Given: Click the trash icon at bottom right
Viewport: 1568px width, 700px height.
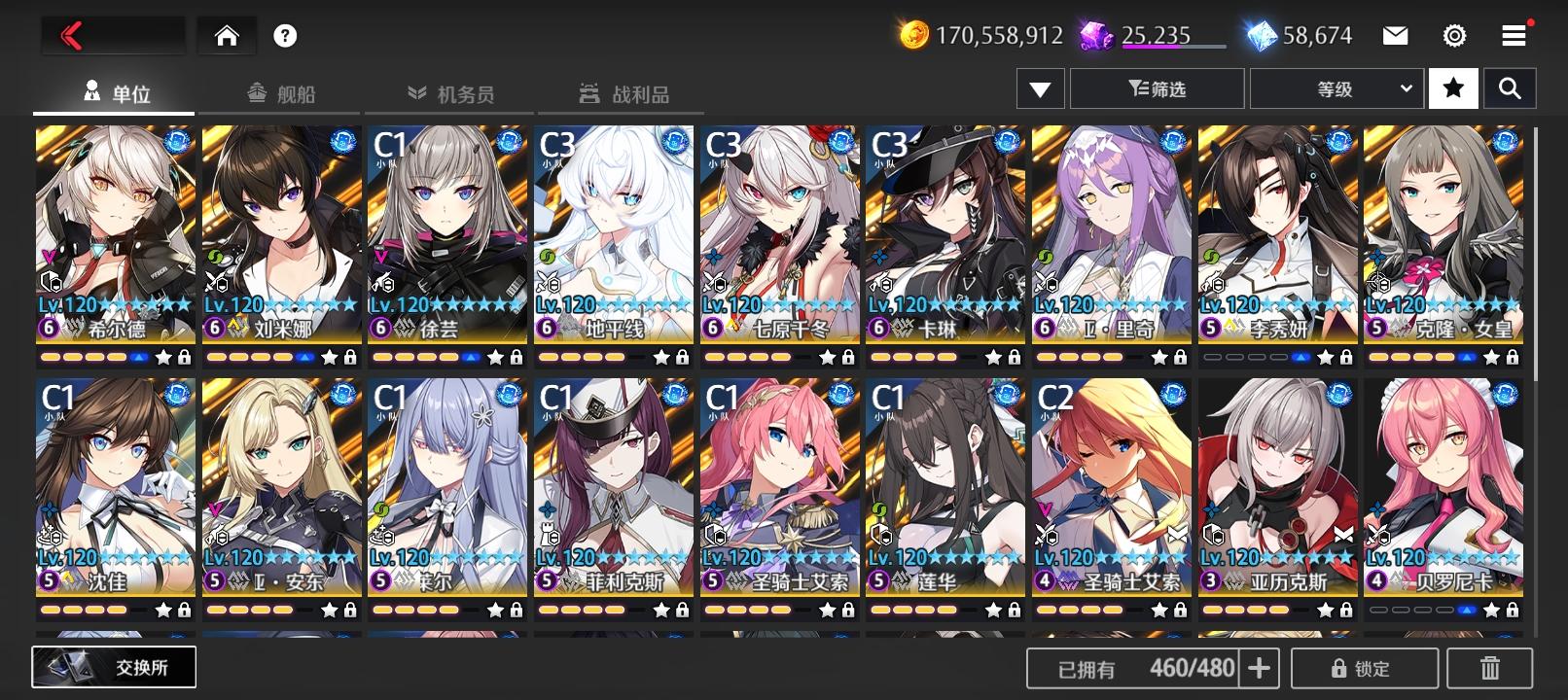Looking at the screenshot, I should (1488, 667).
